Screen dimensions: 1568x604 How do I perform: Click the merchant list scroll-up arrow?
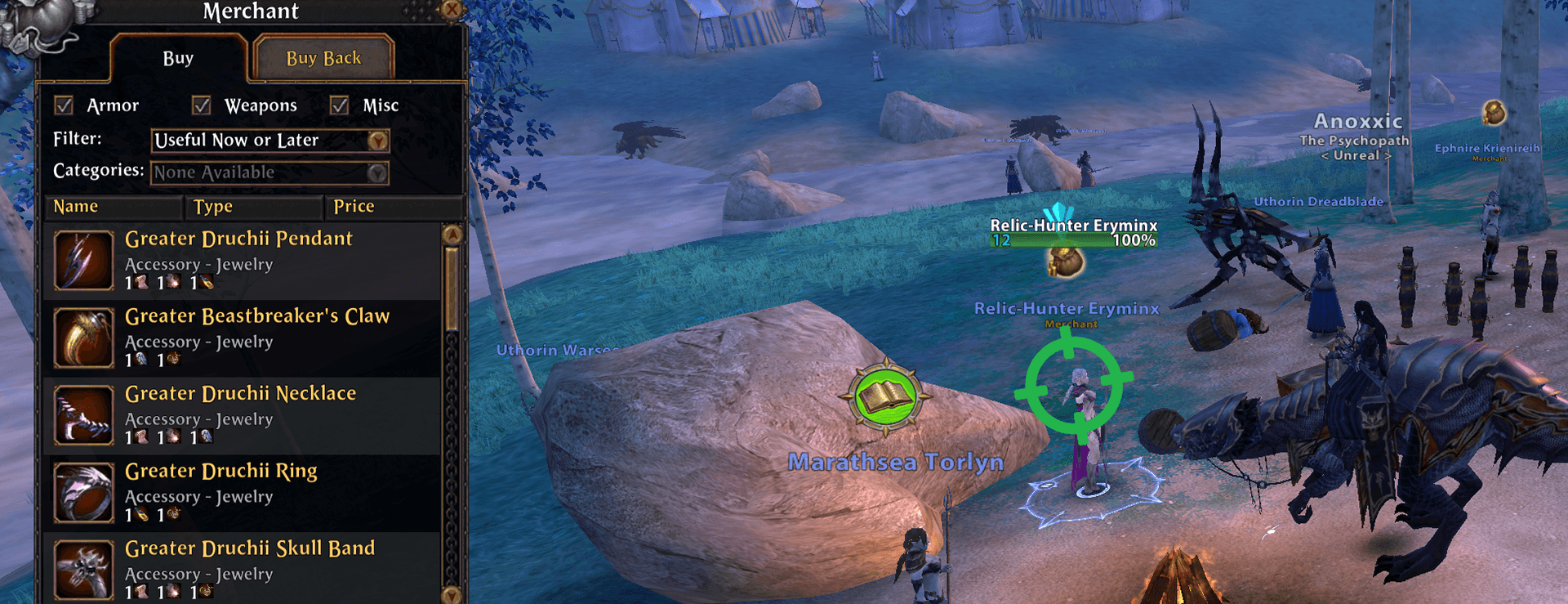click(452, 235)
